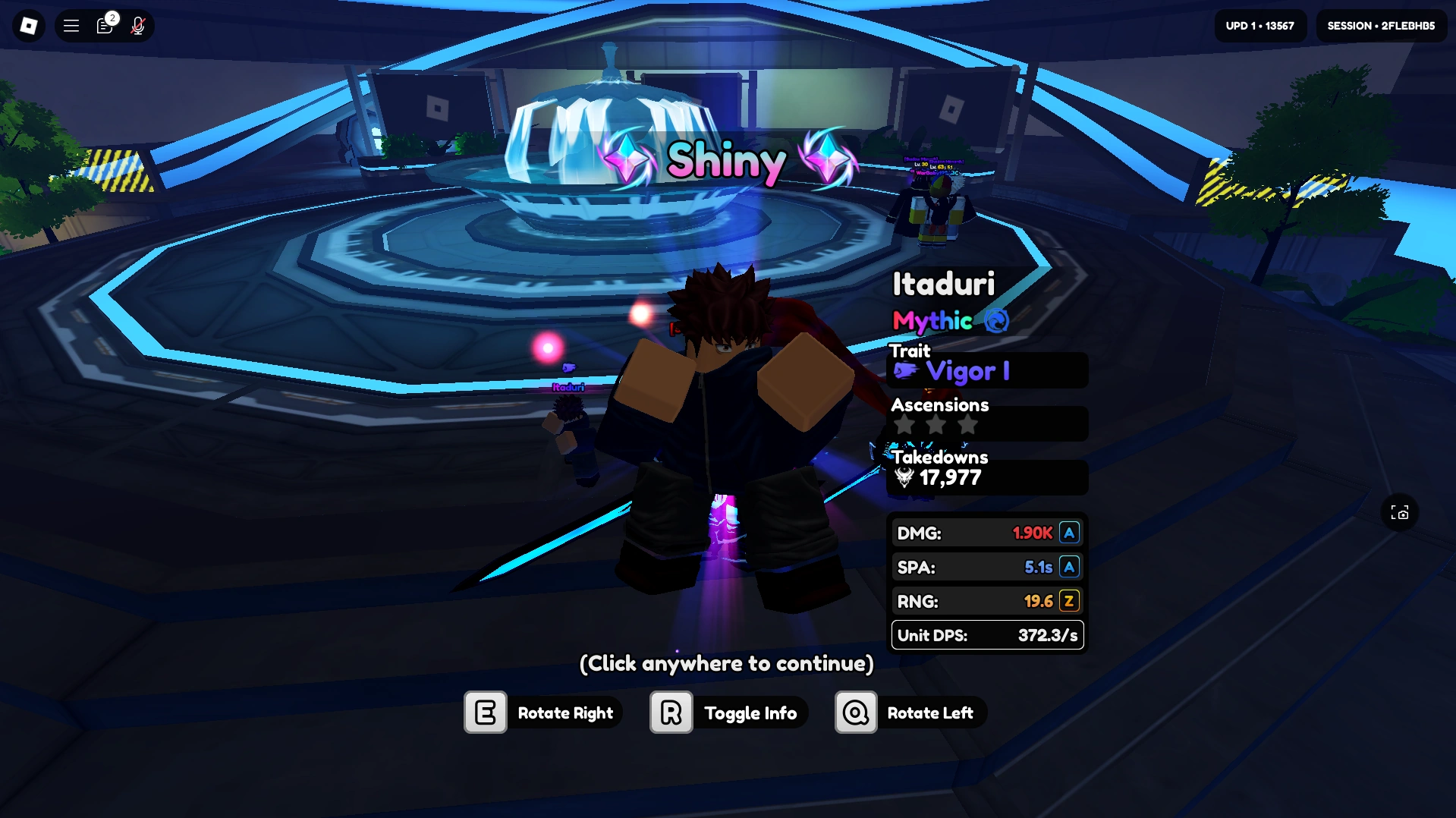
Task: Click the A rank badge next to DMG
Action: tap(1069, 533)
